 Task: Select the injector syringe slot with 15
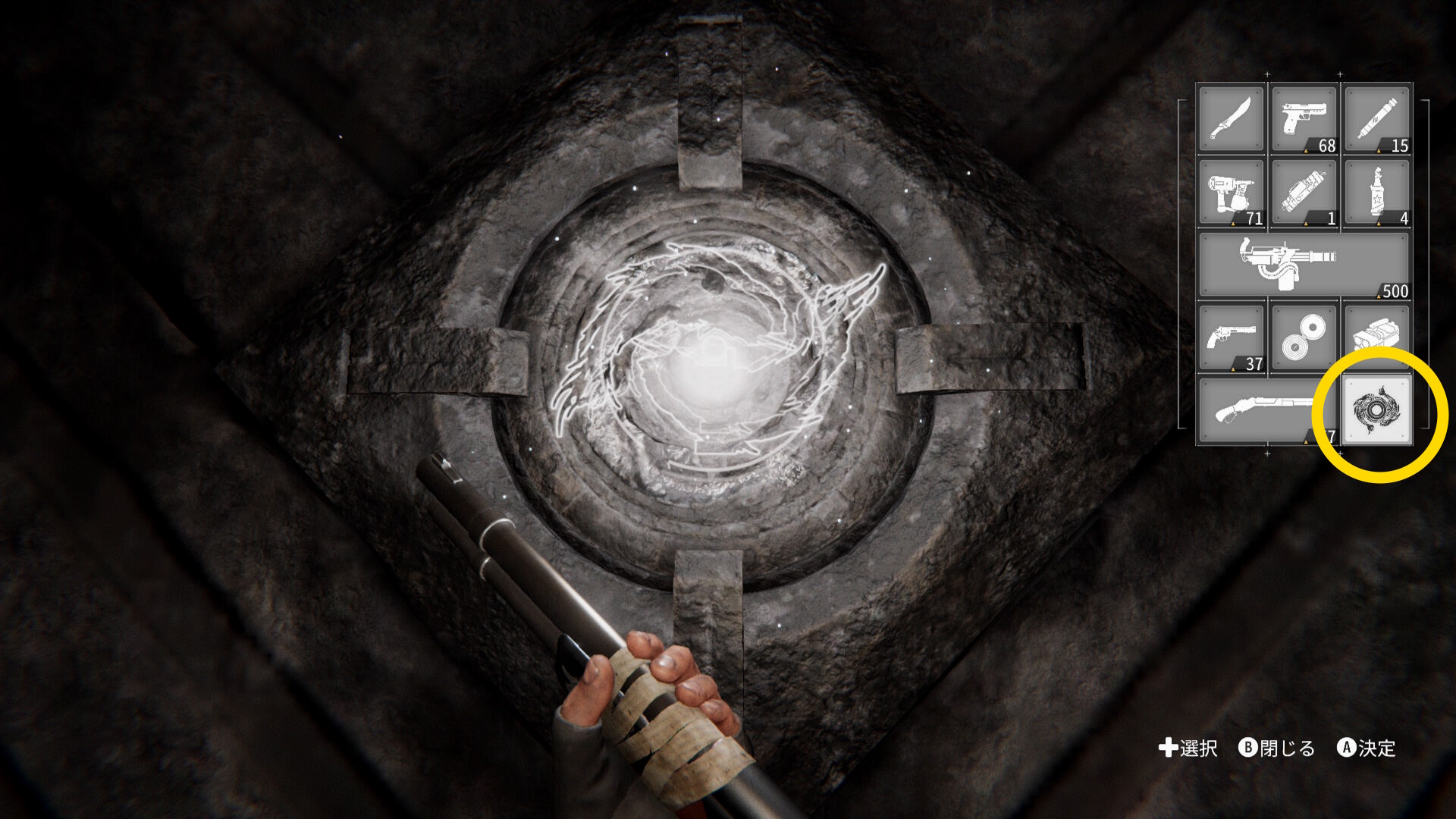point(1376,118)
